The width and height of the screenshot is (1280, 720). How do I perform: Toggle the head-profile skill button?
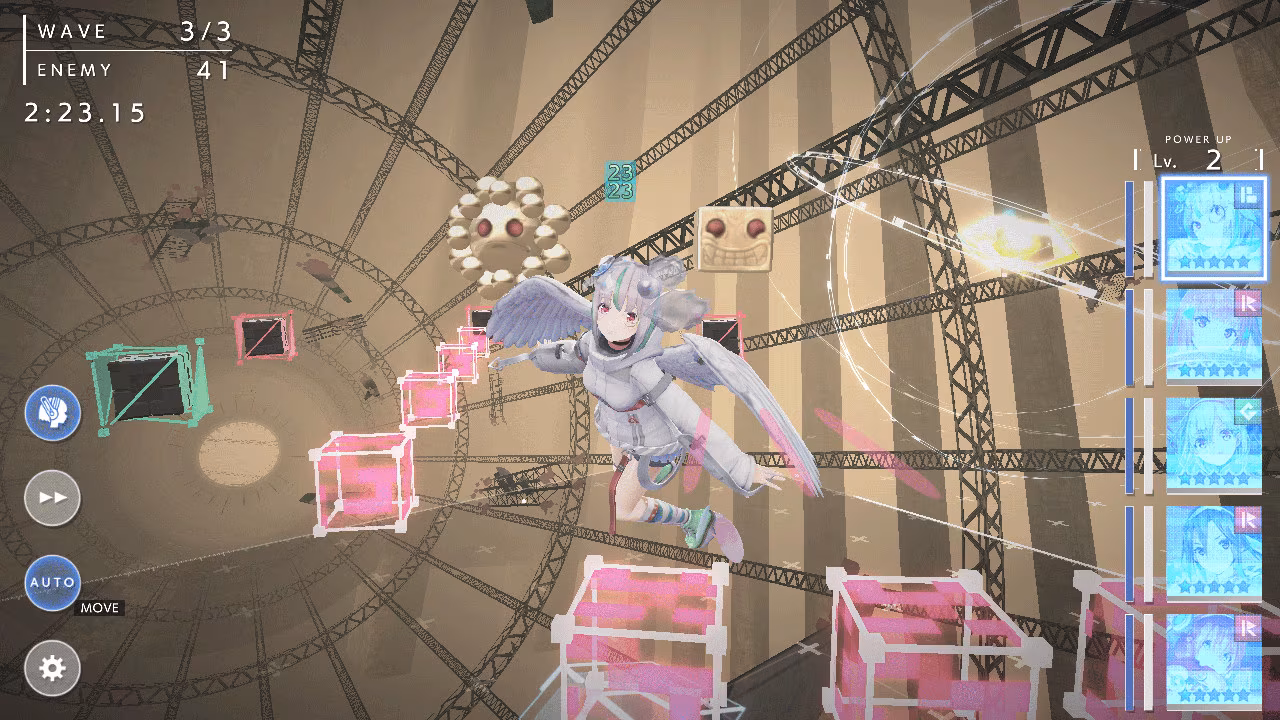[52, 412]
